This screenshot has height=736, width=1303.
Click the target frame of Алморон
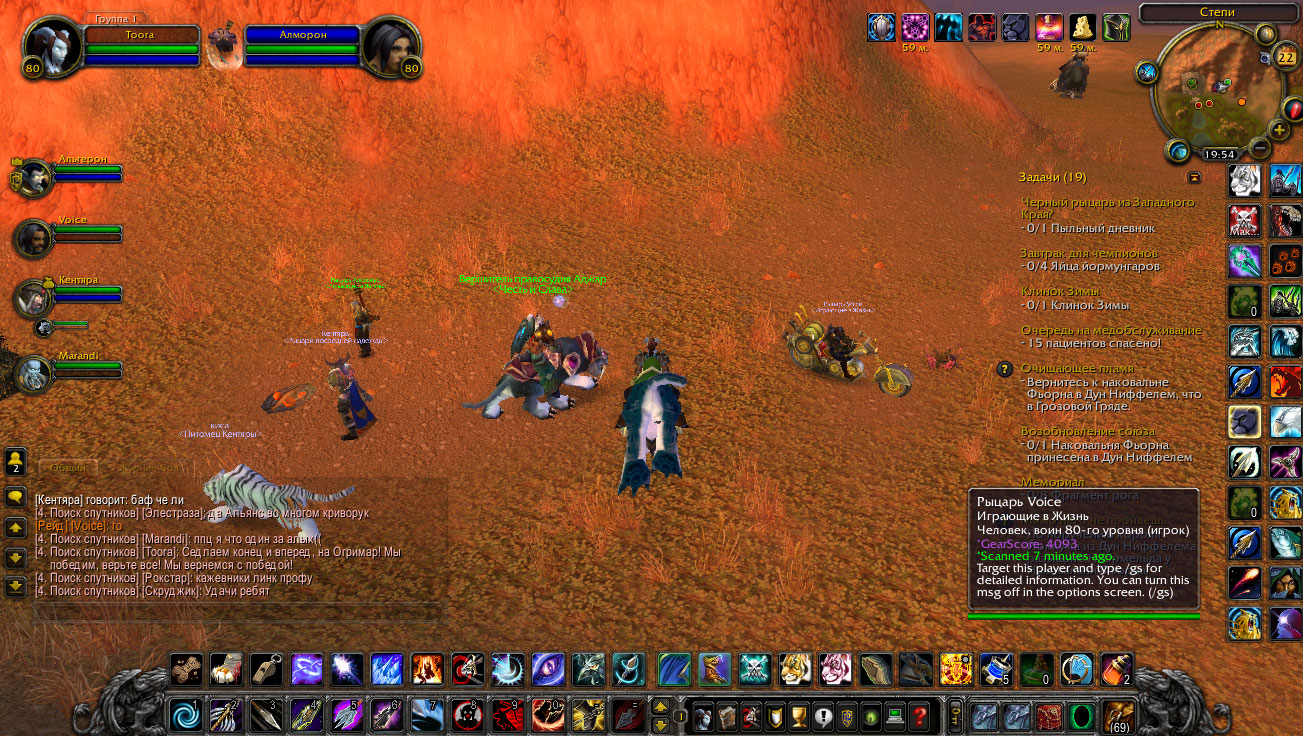pos(389,47)
